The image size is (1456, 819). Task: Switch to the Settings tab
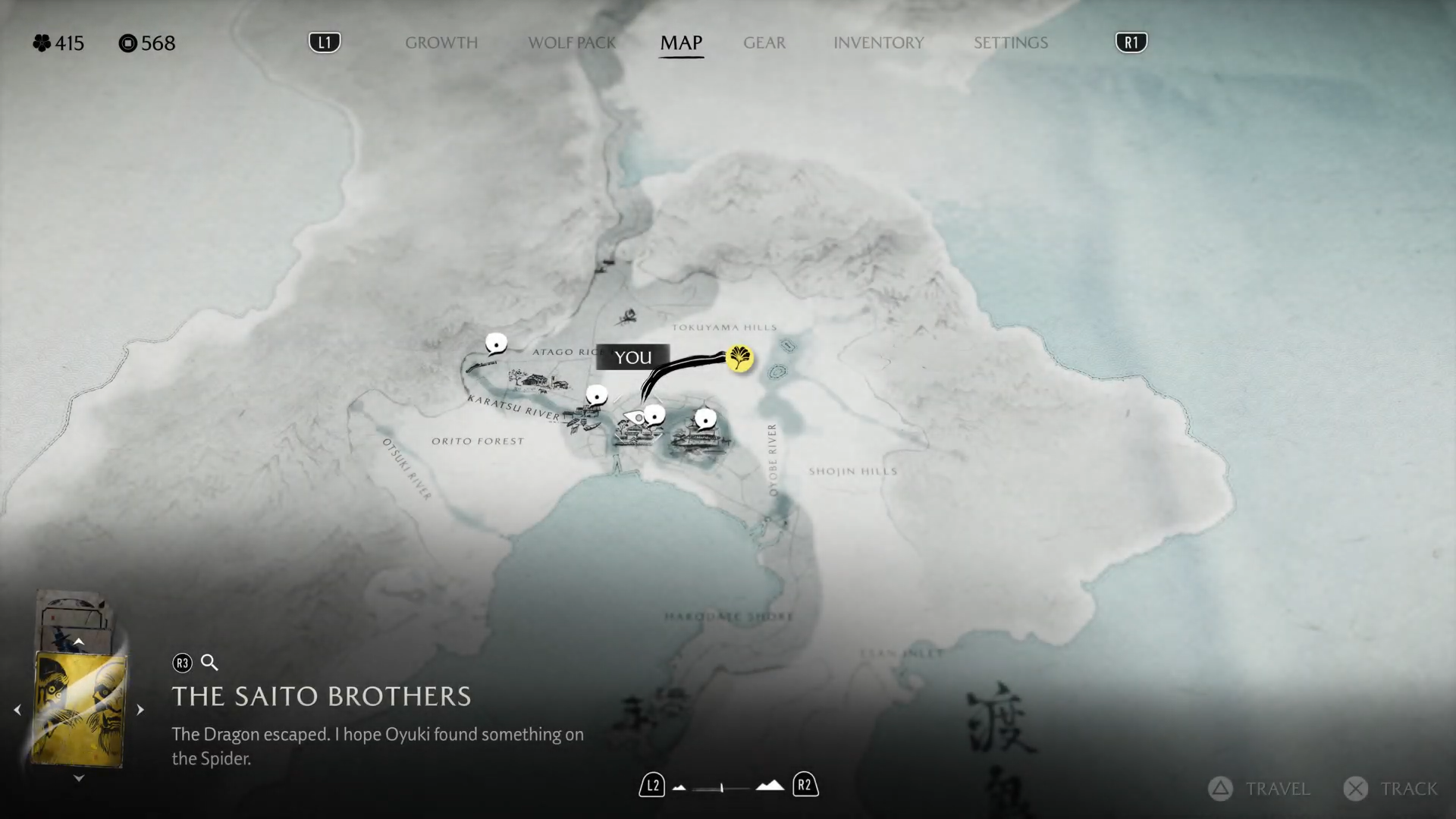tap(1010, 43)
